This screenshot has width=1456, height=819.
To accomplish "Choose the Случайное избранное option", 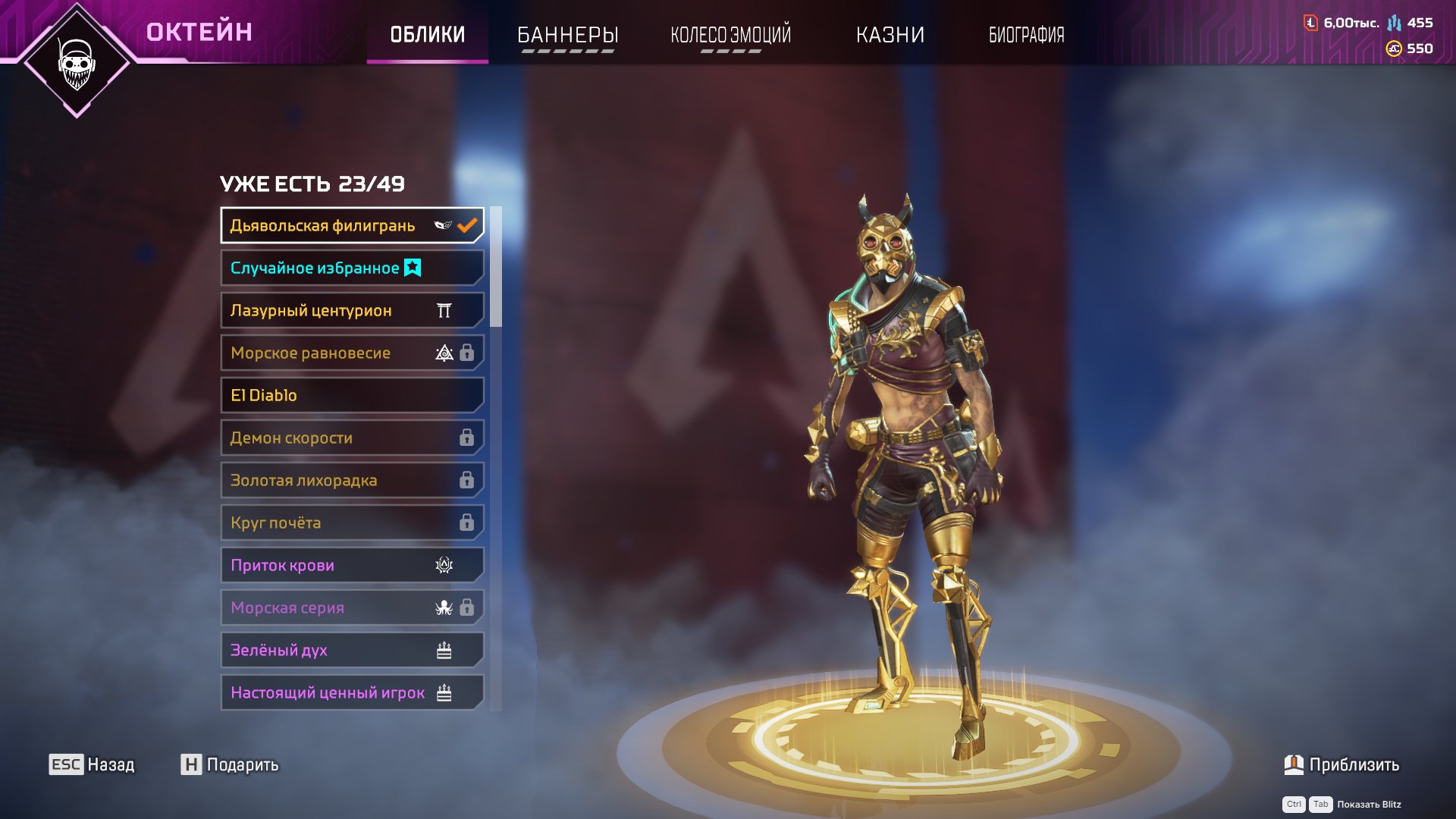I will coord(352,268).
